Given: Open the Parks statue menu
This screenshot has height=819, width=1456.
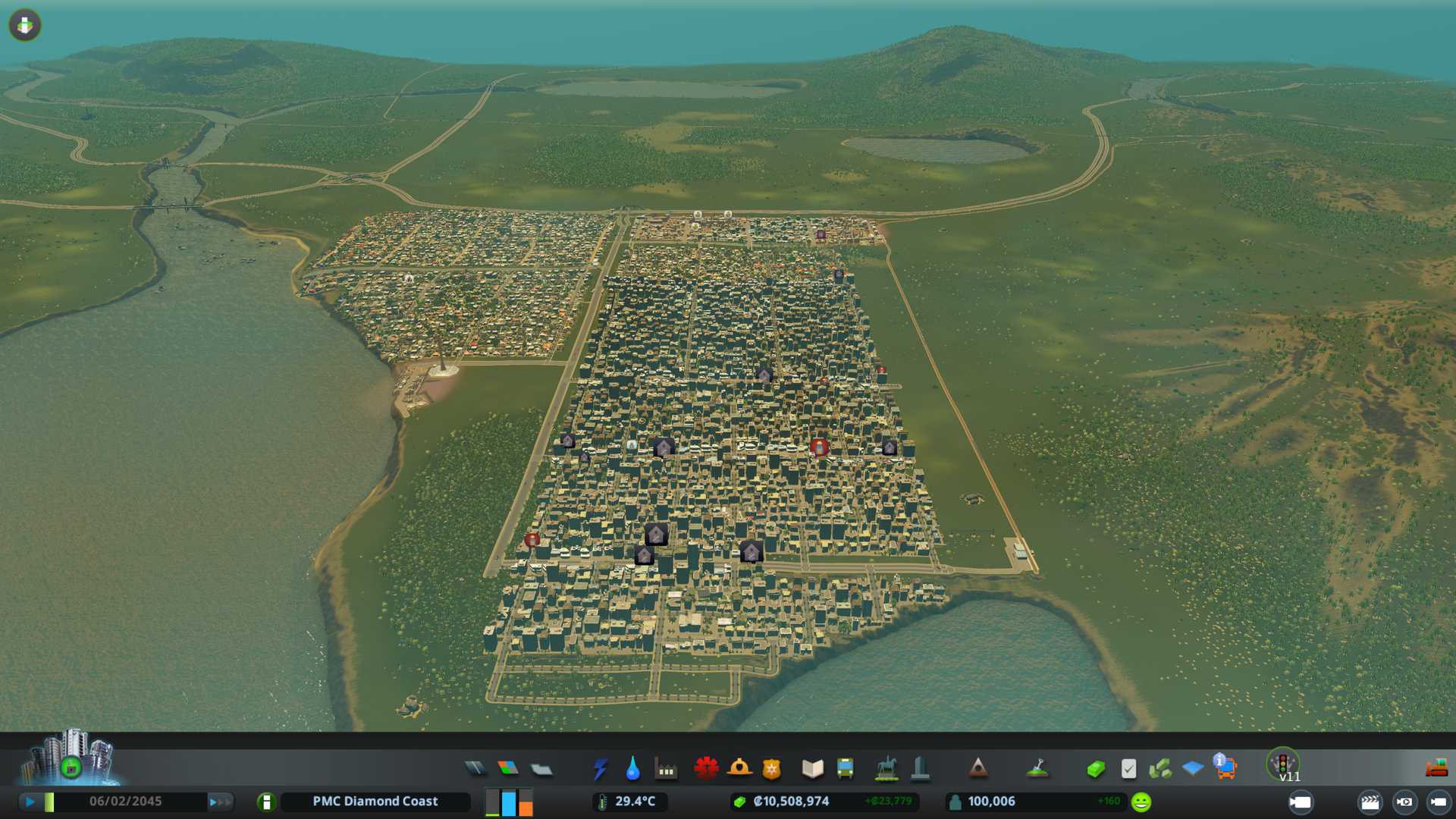Looking at the screenshot, I should click(886, 769).
